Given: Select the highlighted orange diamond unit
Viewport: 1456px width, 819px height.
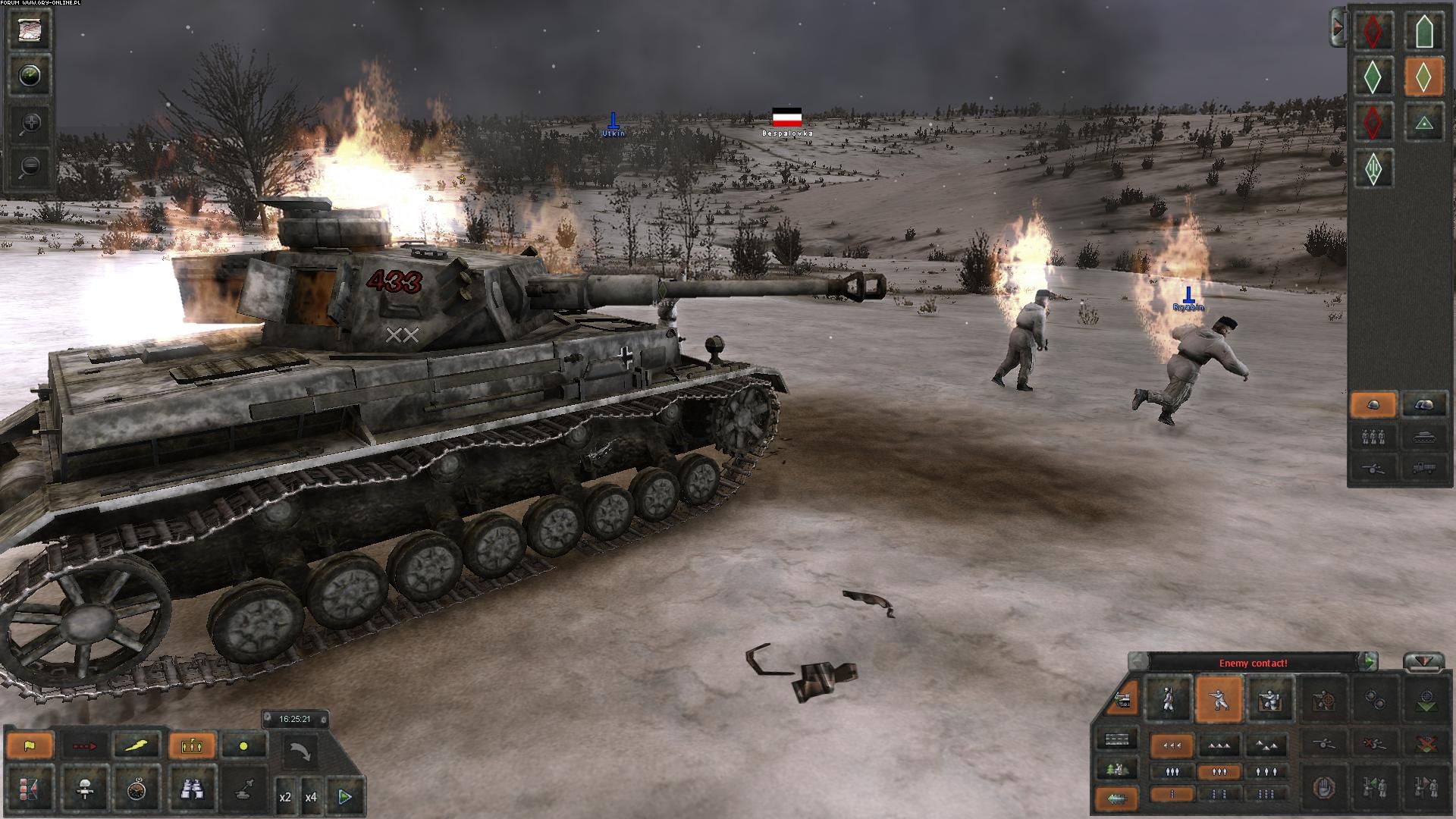Looking at the screenshot, I should point(1423,77).
